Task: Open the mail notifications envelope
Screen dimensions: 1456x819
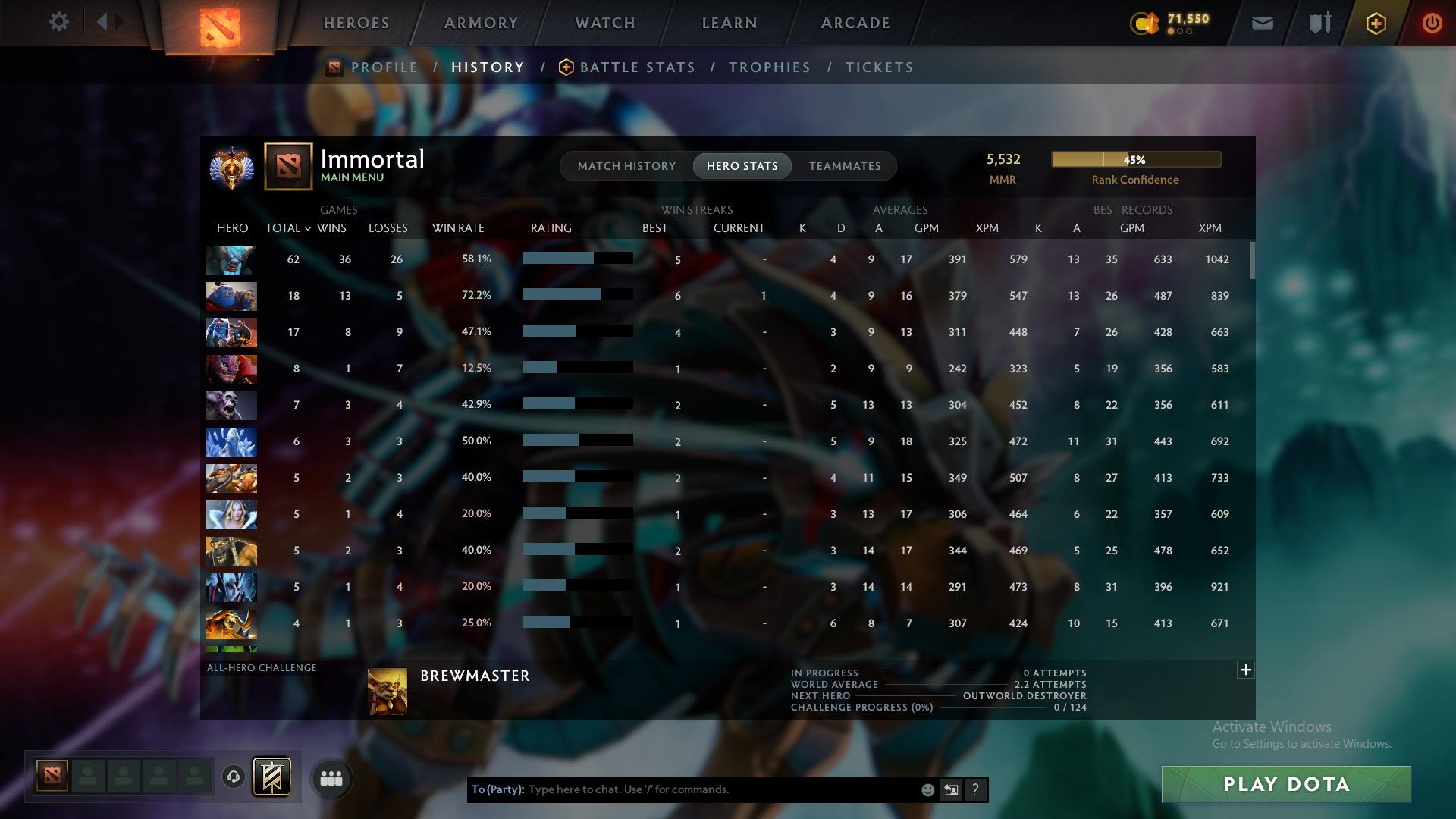Action: [1261, 22]
